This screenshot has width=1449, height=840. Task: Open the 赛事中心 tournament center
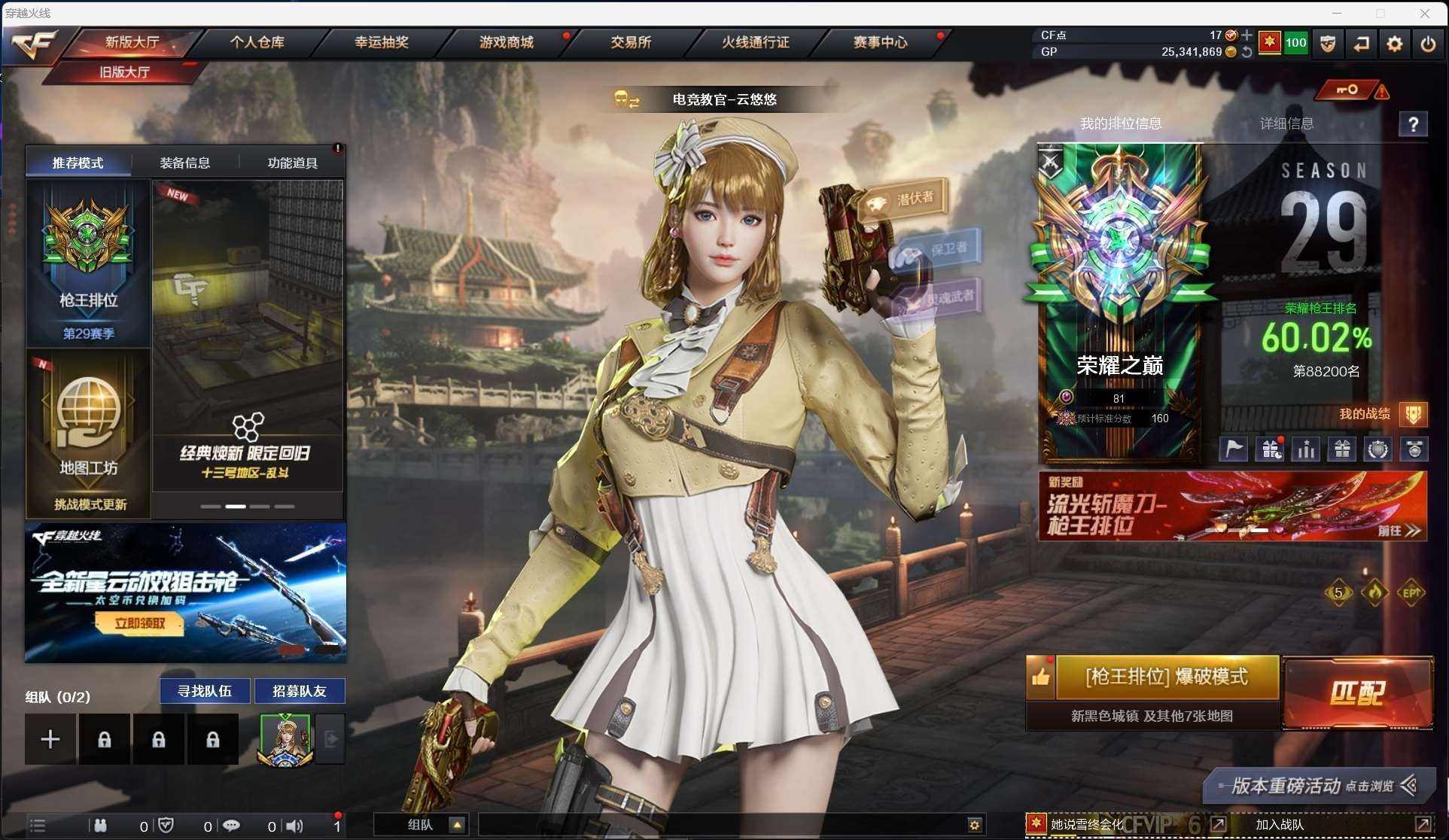point(880,42)
